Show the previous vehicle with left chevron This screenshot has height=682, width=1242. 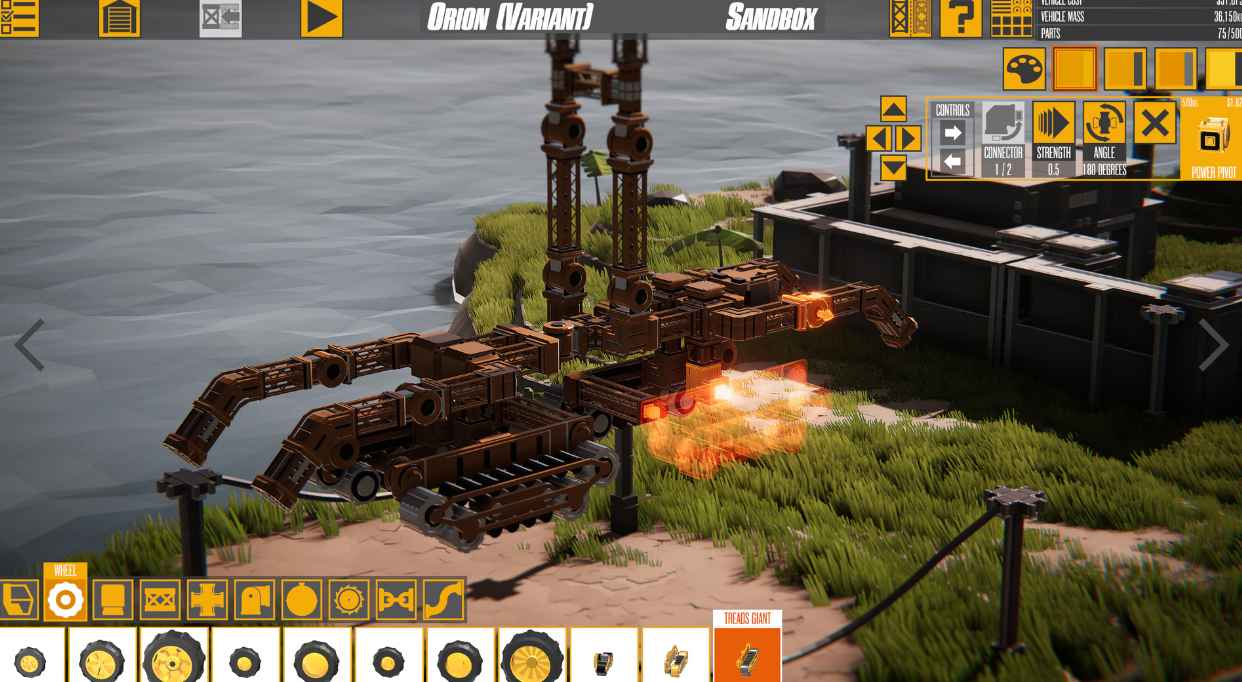click(x=28, y=345)
